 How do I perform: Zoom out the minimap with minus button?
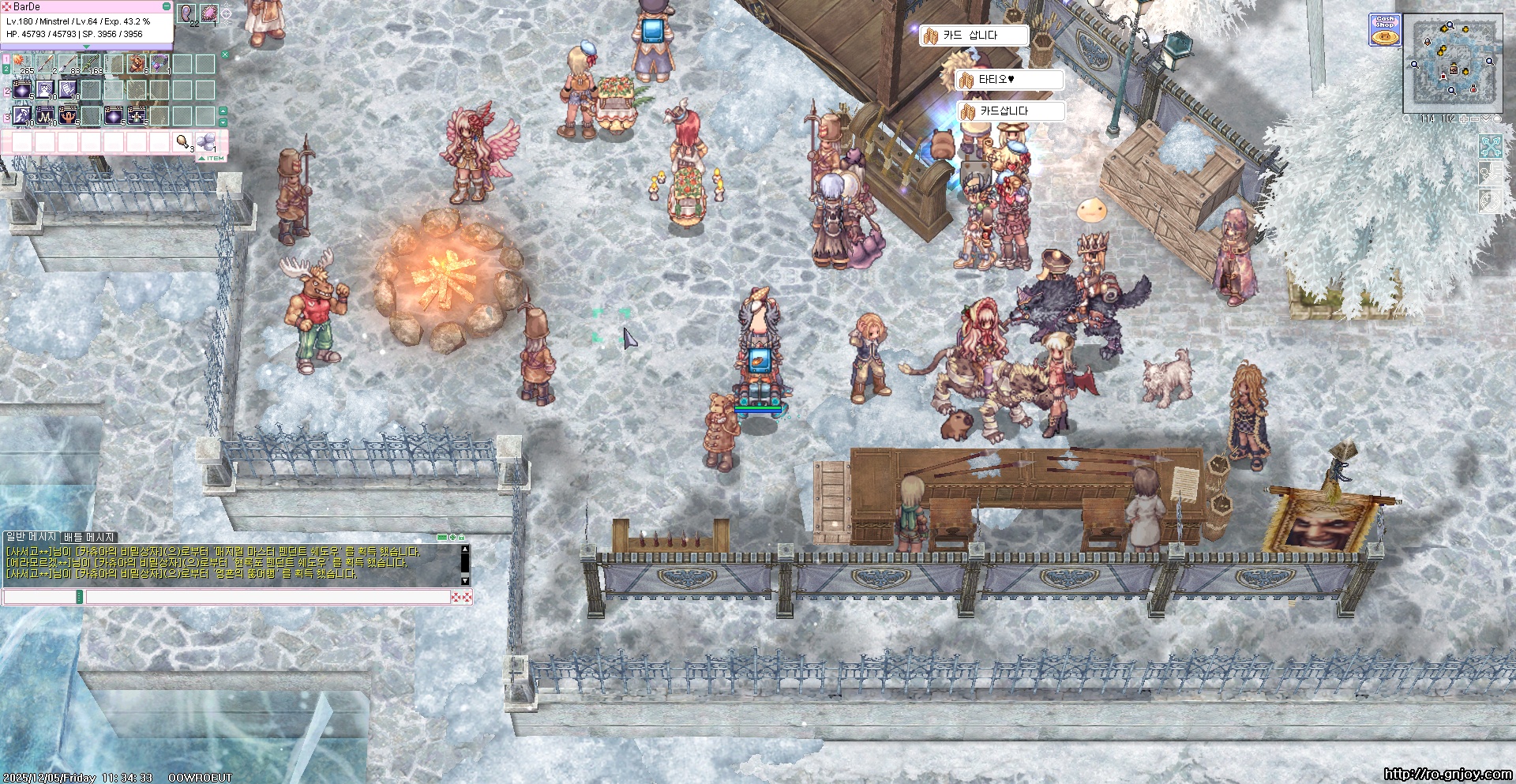tap(1475, 119)
